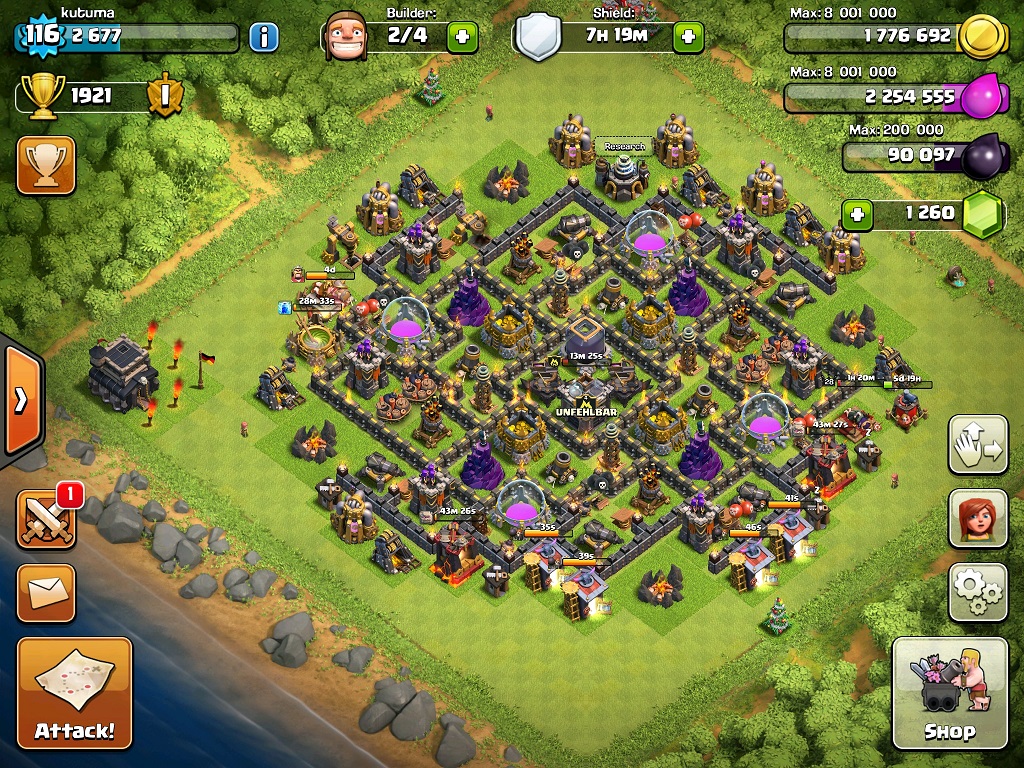Add a builder with green plus
1024x768 pixels.
[461, 38]
